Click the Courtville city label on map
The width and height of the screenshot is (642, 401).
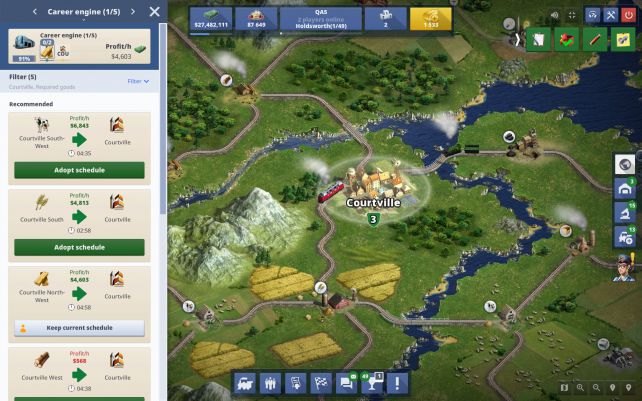coord(373,202)
